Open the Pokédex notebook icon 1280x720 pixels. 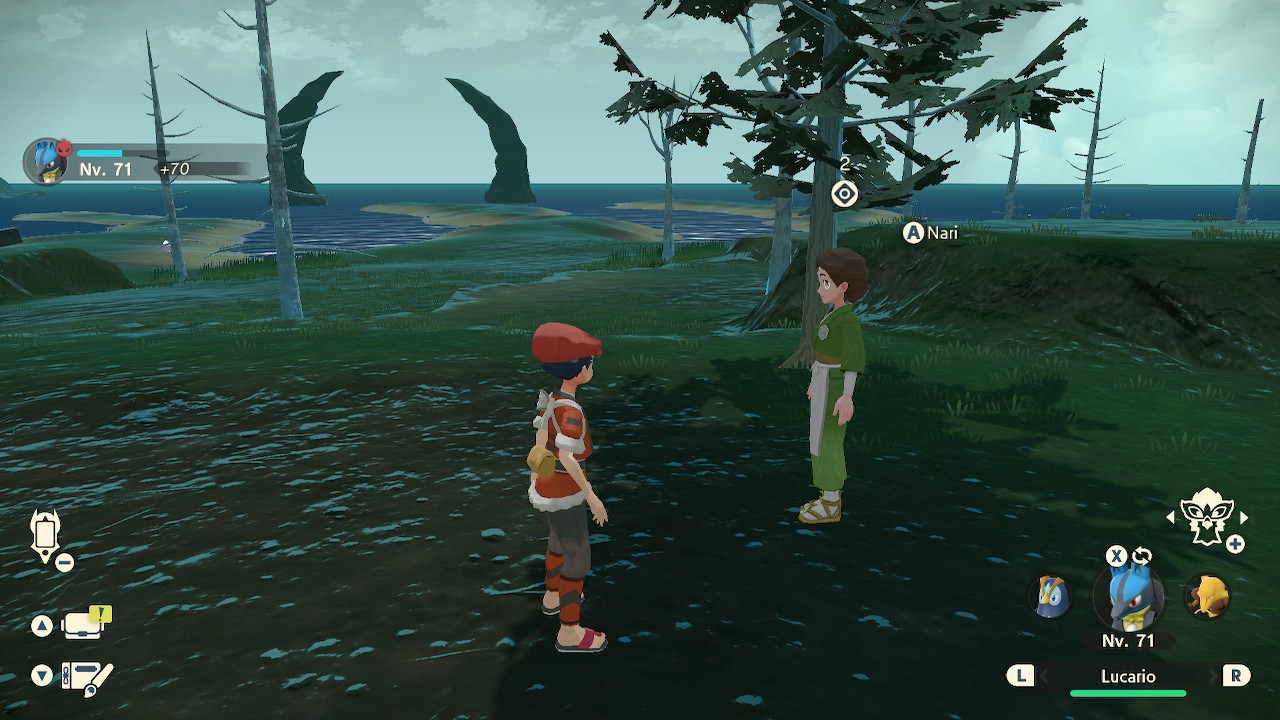(86, 677)
